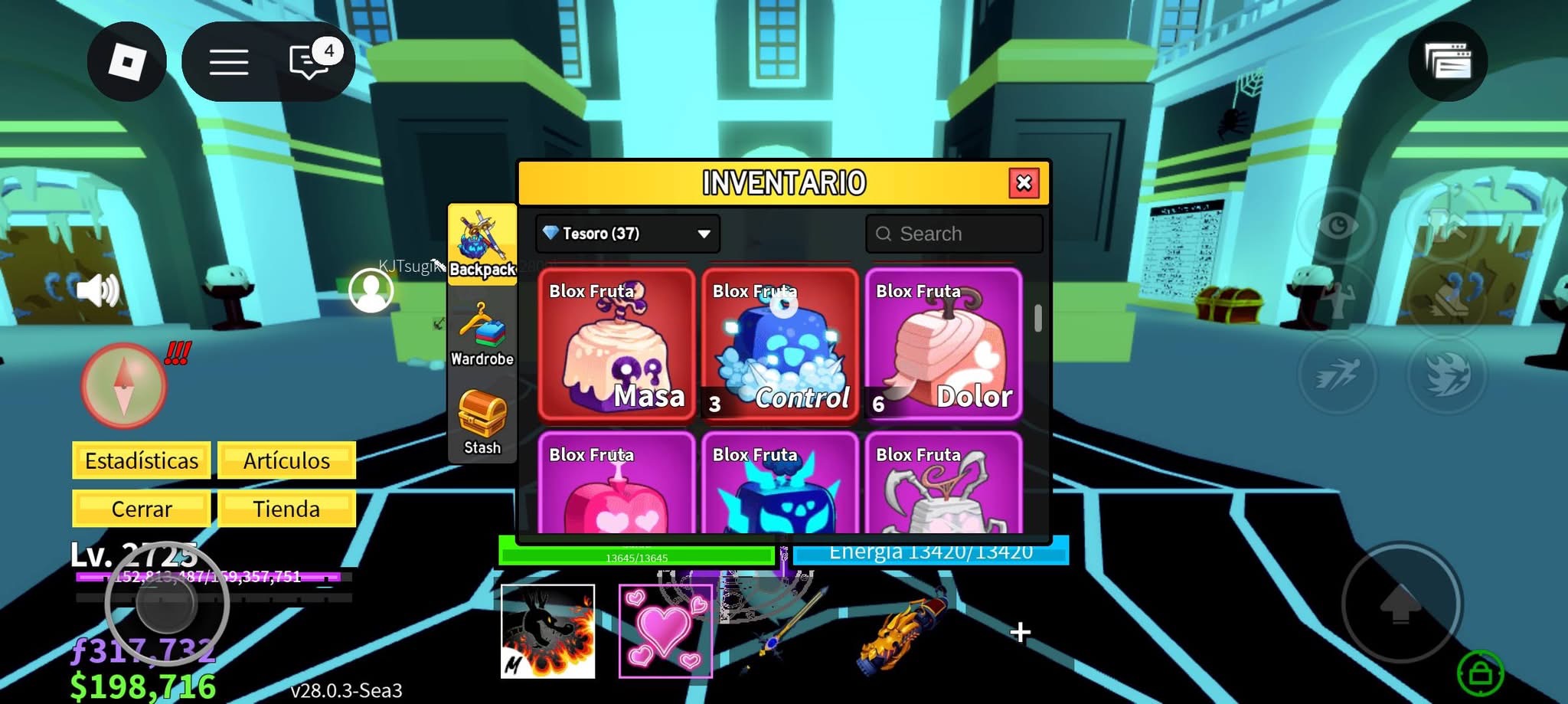Select the Dolor Blox Fruta
Screen dimensions: 1568x704
943,344
